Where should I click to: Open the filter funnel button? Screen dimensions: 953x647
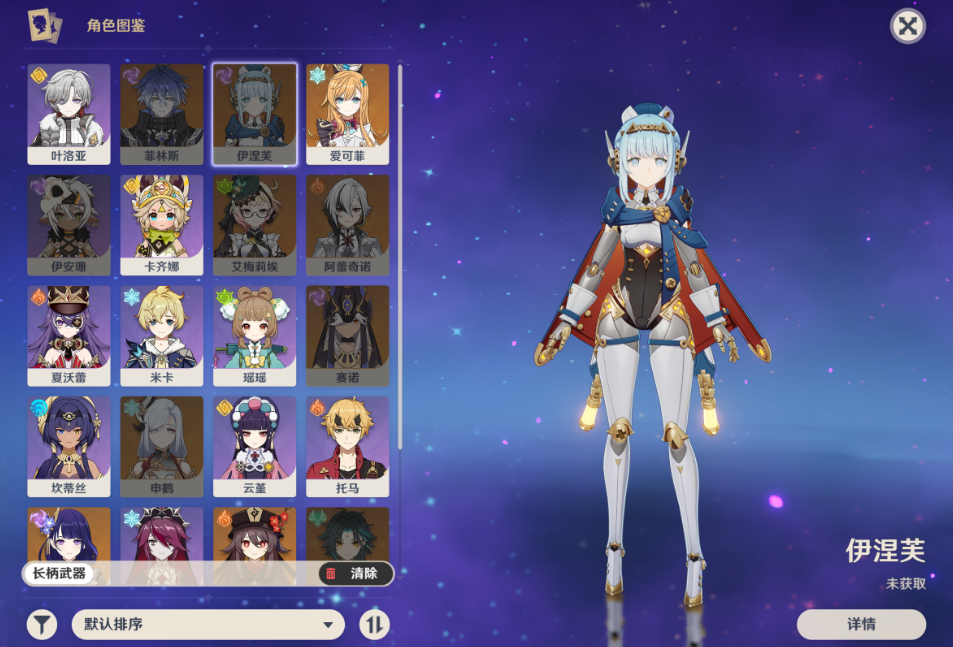point(41,625)
